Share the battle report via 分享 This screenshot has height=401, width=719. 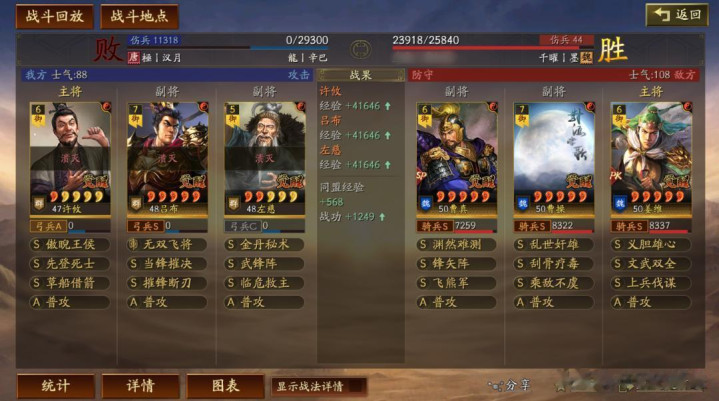point(509,385)
